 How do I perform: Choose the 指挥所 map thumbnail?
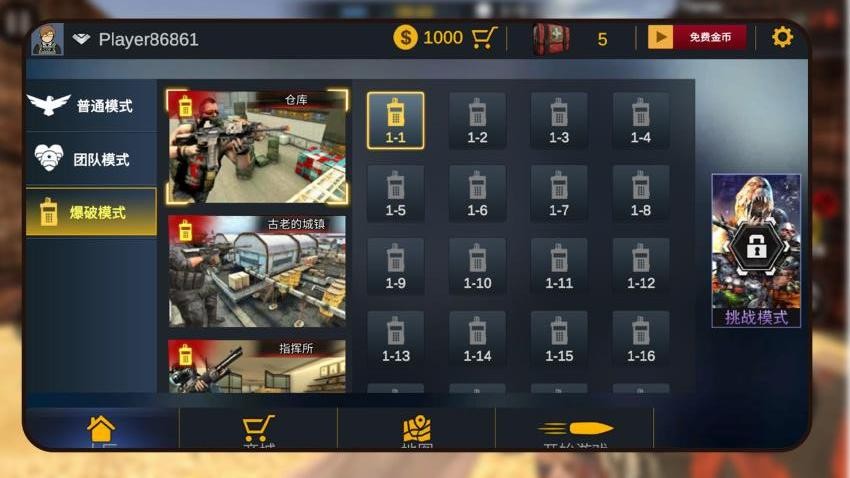(257, 366)
